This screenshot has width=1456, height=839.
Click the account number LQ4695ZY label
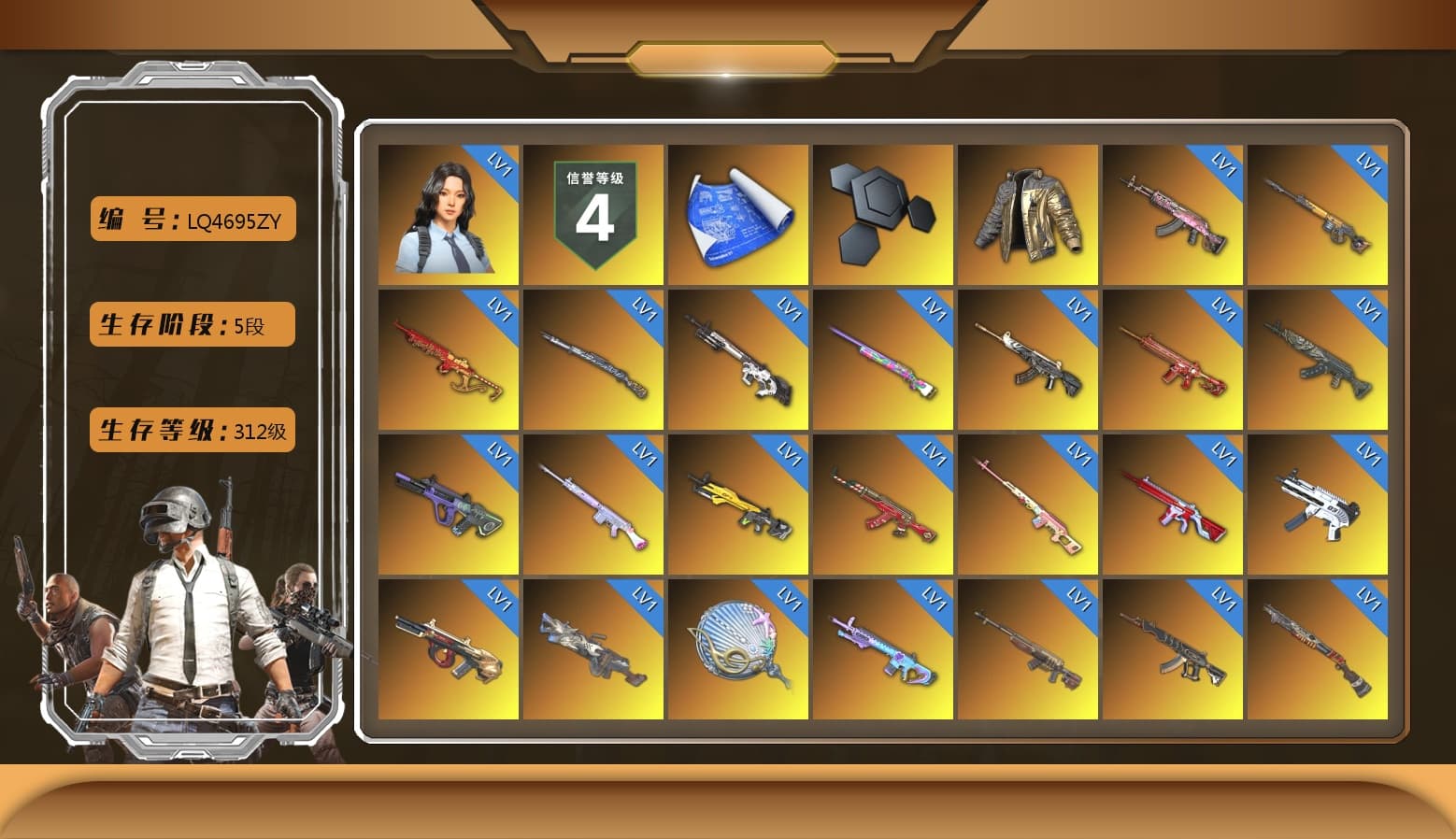(192, 220)
